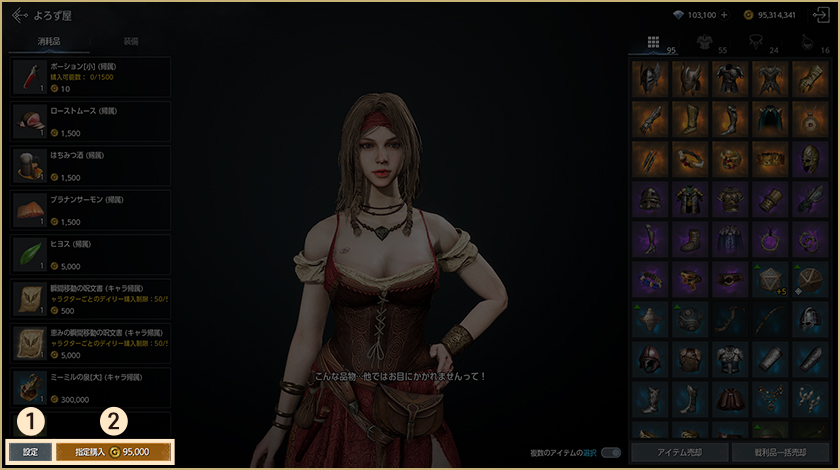The height and width of the screenshot is (470, 840).
Task: Toggle multiple item selection switch
Action: [x=610, y=452]
